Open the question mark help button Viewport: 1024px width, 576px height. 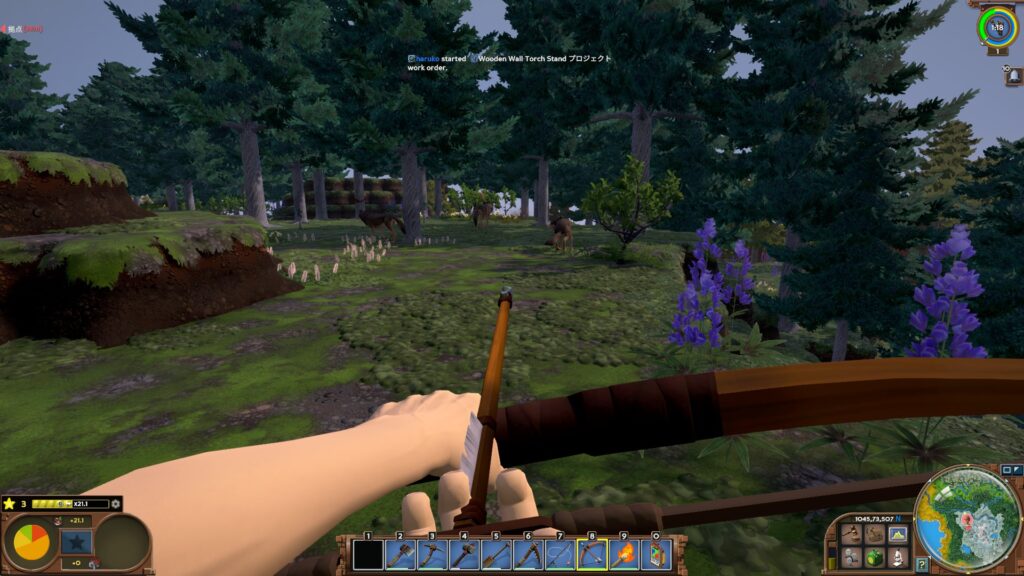(922, 565)
